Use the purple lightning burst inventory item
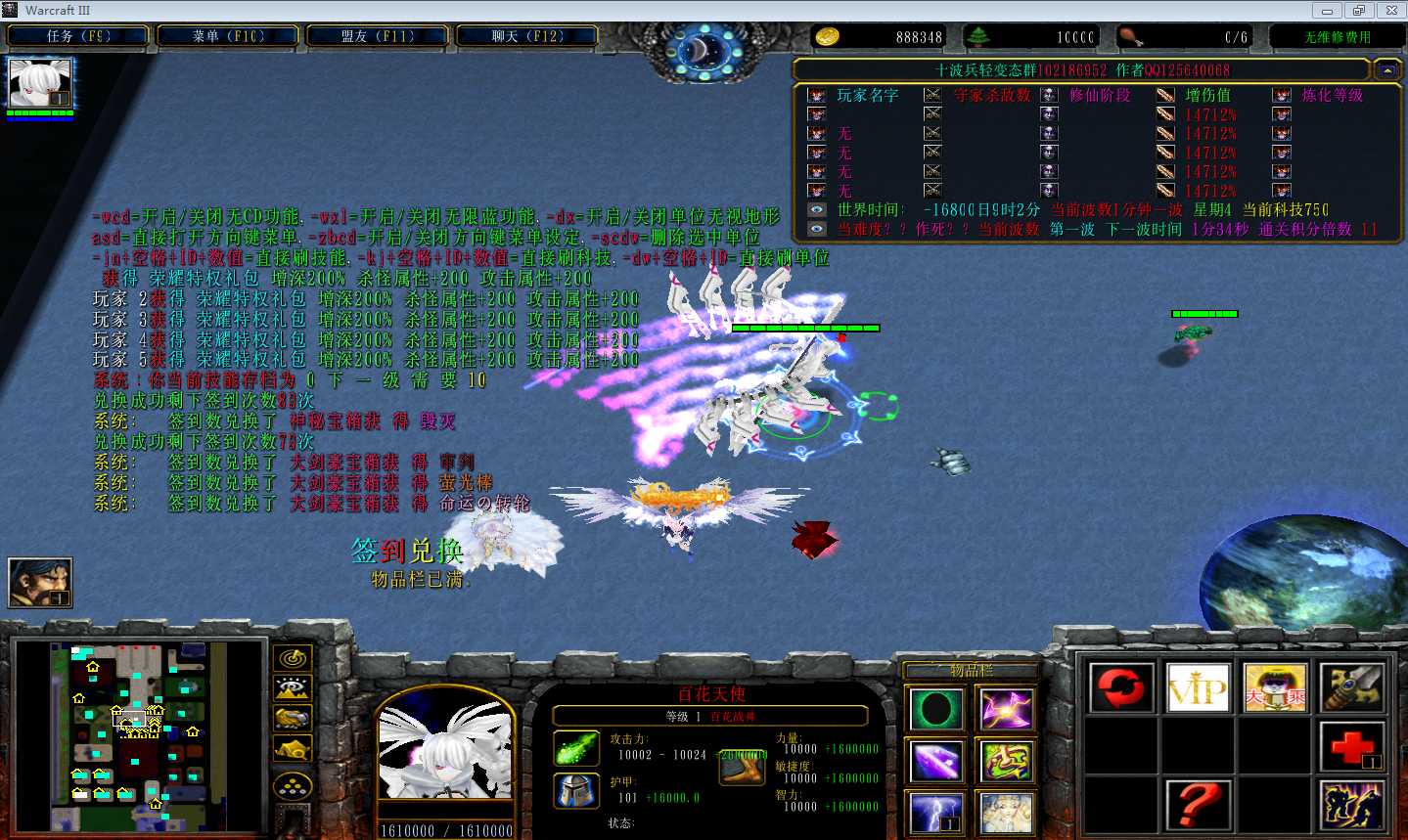This screenshot has height=840, width=1408. pos(1006,710)
